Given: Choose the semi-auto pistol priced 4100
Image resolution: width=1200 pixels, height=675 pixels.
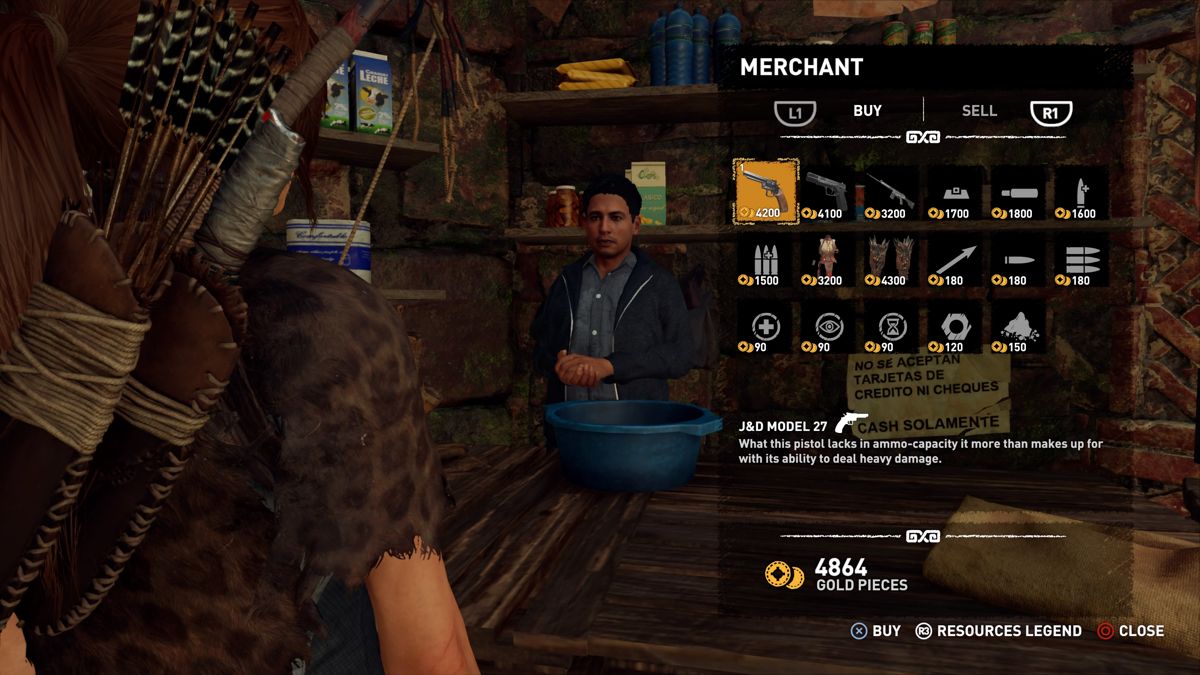Looking at the screenshot, I should tap(827, 191).
